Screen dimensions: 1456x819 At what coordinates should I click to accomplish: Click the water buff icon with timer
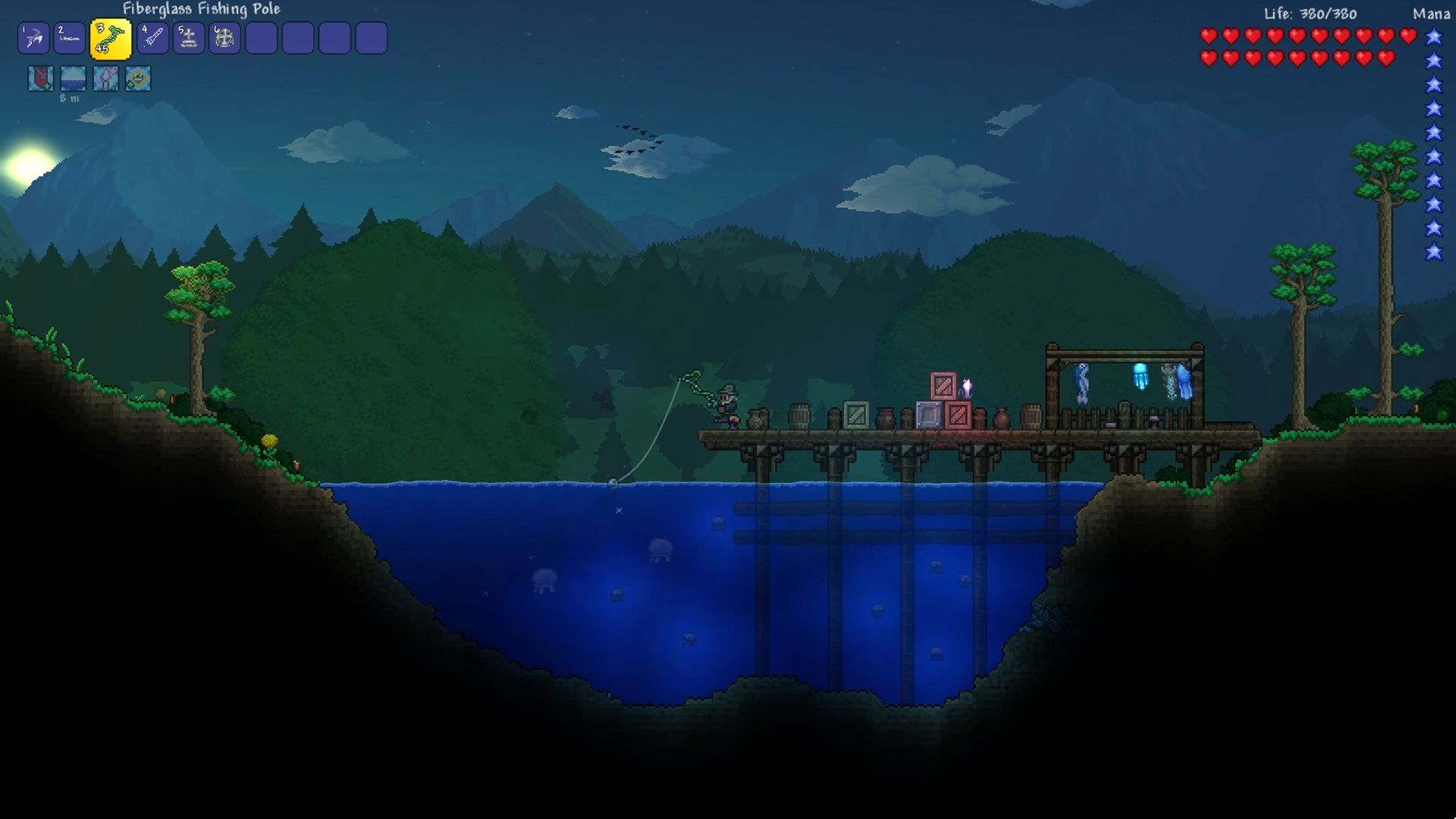pyautogui.click(x=74, y=78)
